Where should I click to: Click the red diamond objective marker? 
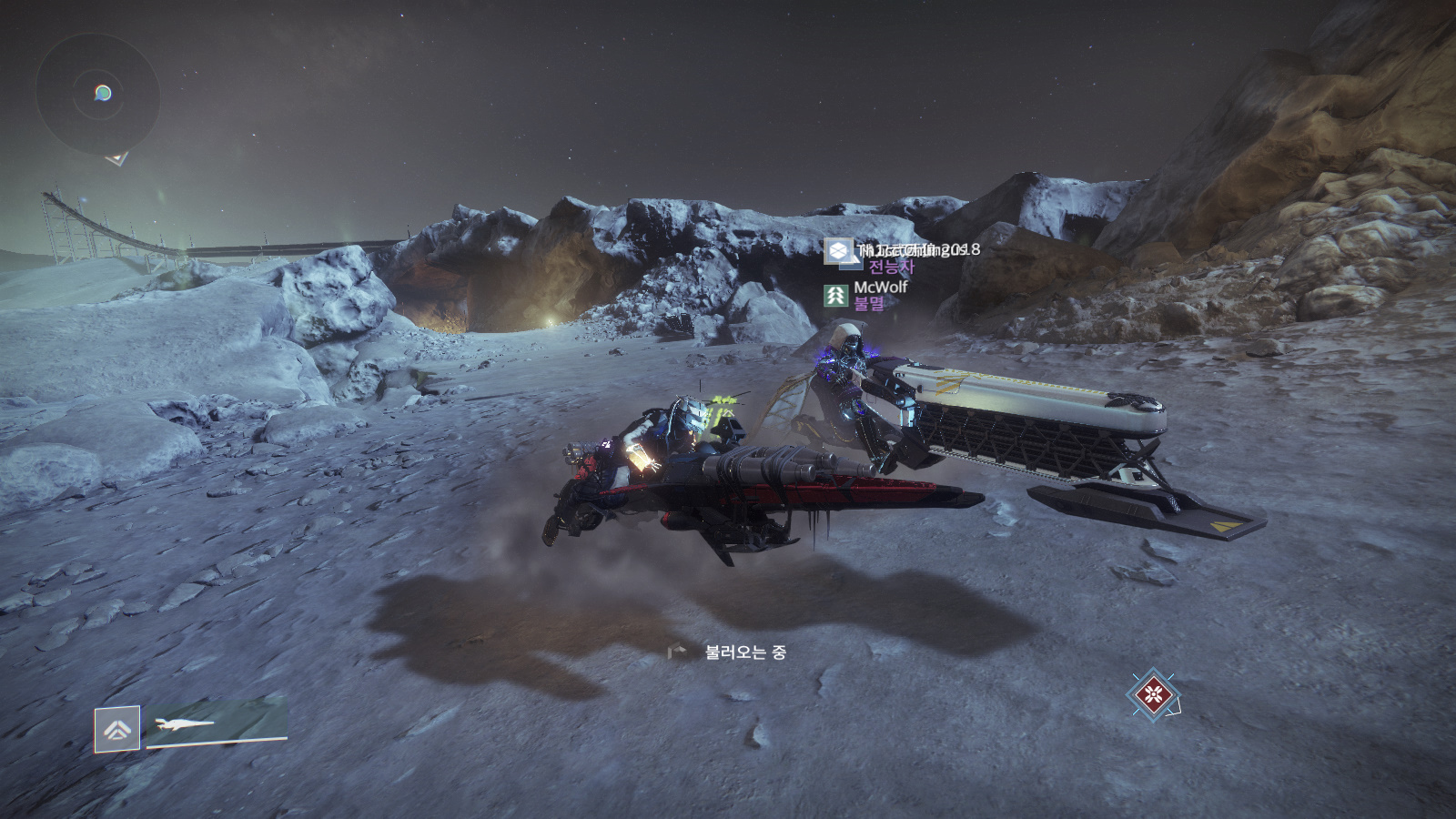click(1154, 697)
